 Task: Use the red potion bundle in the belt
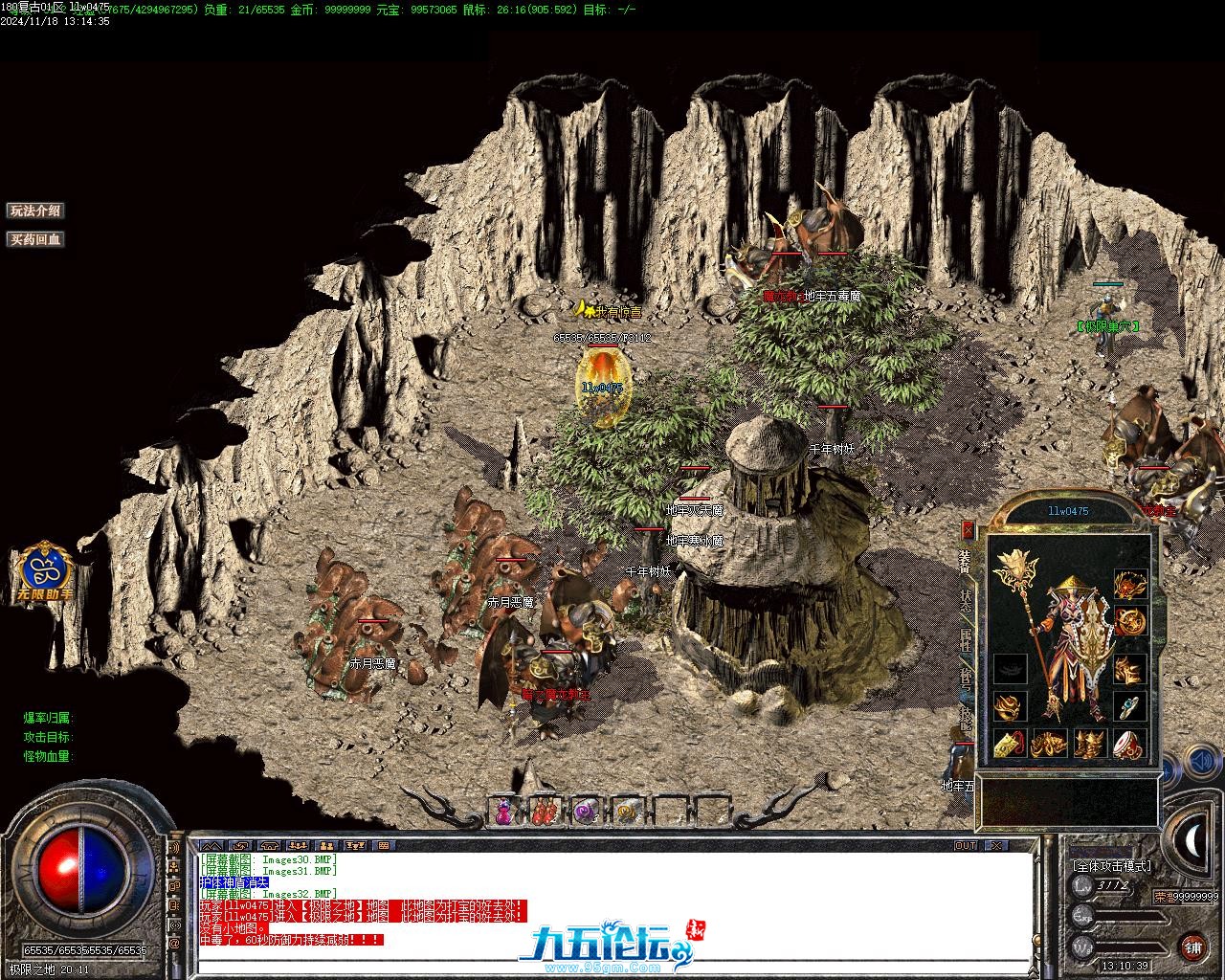point(543,813)
